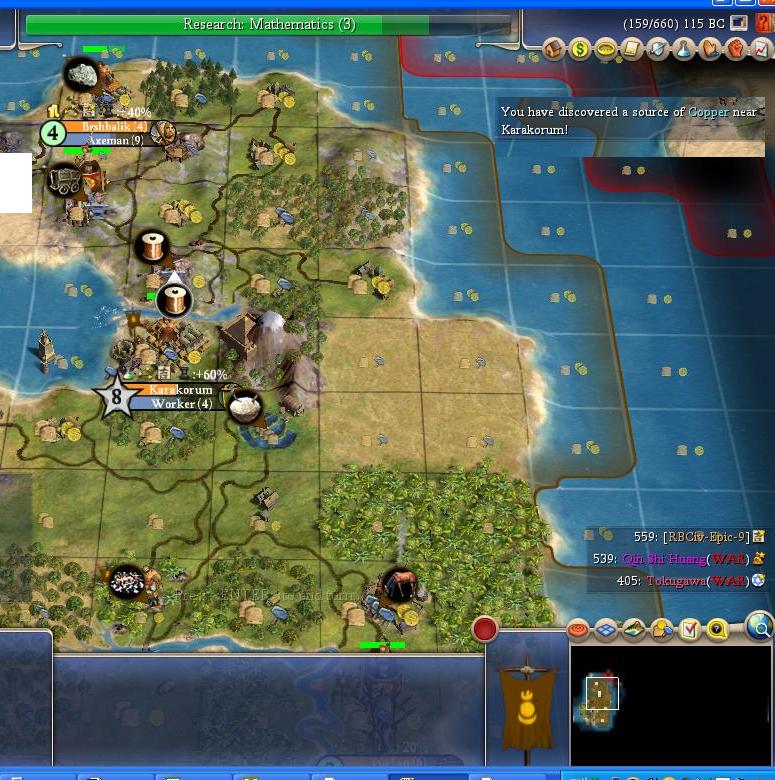Open the Military Advisor shield icon

point(658,49)
